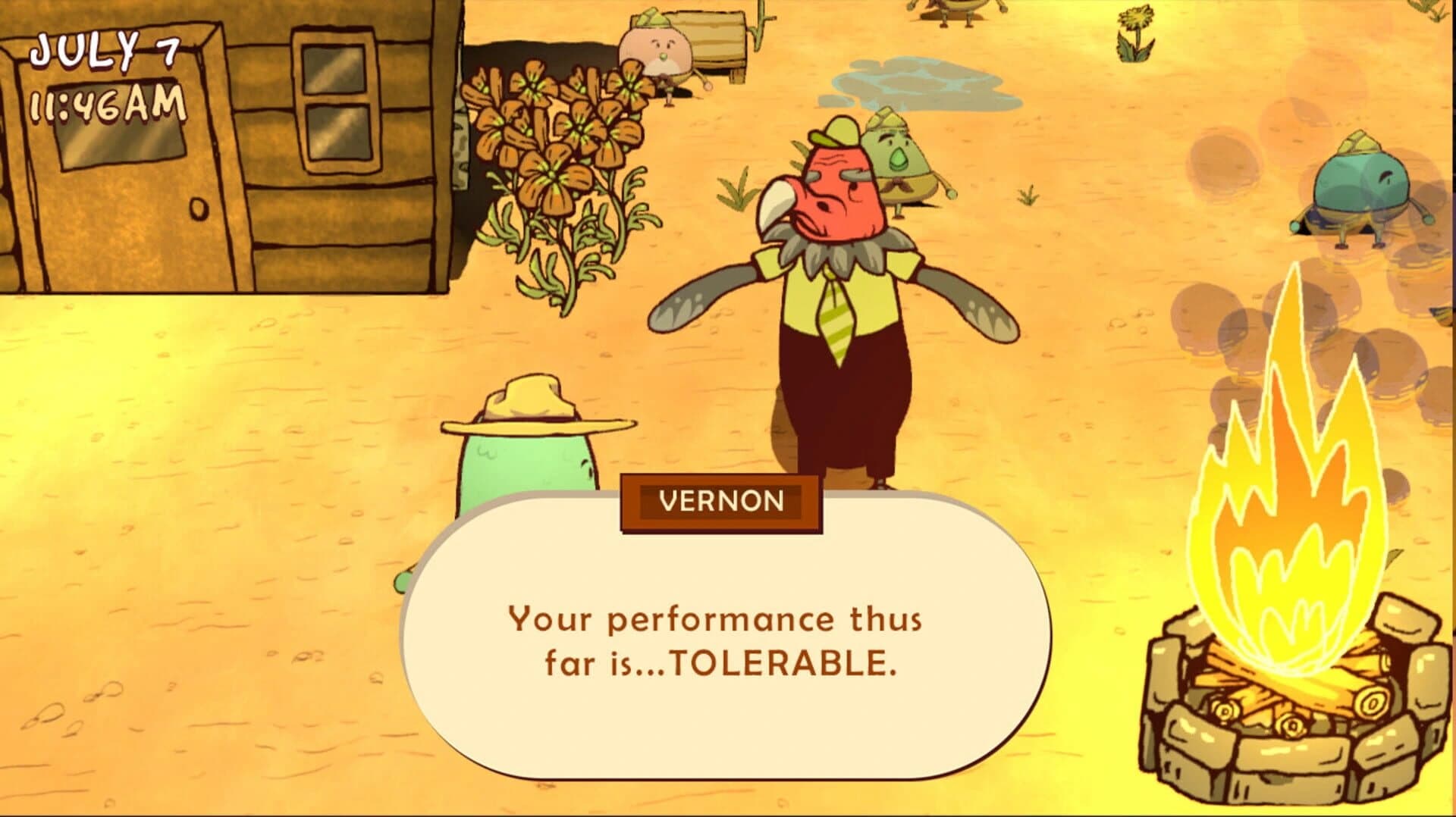Toggle the 11:46AM clock display

(106, 106)
